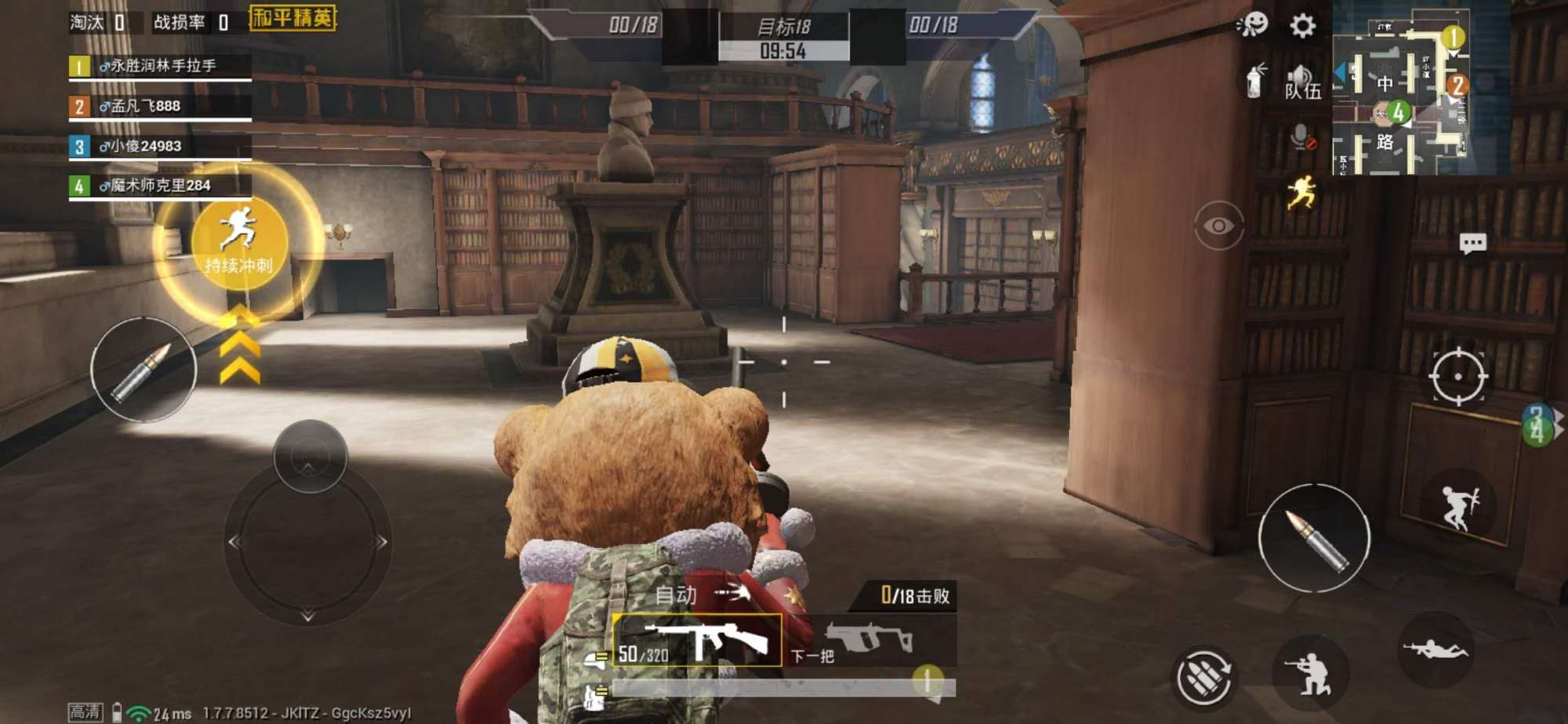Open the emote face menu
1568x724 pixels.
click(1252, 24)
